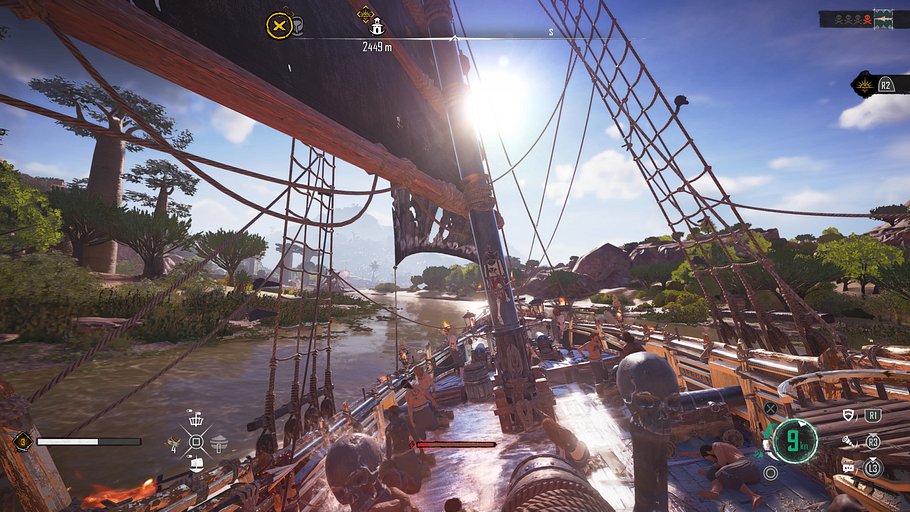Select the gold compass-rose icon
Image resolution: width=910 pixels, height=512 pixels.
(x=863, y=85)
